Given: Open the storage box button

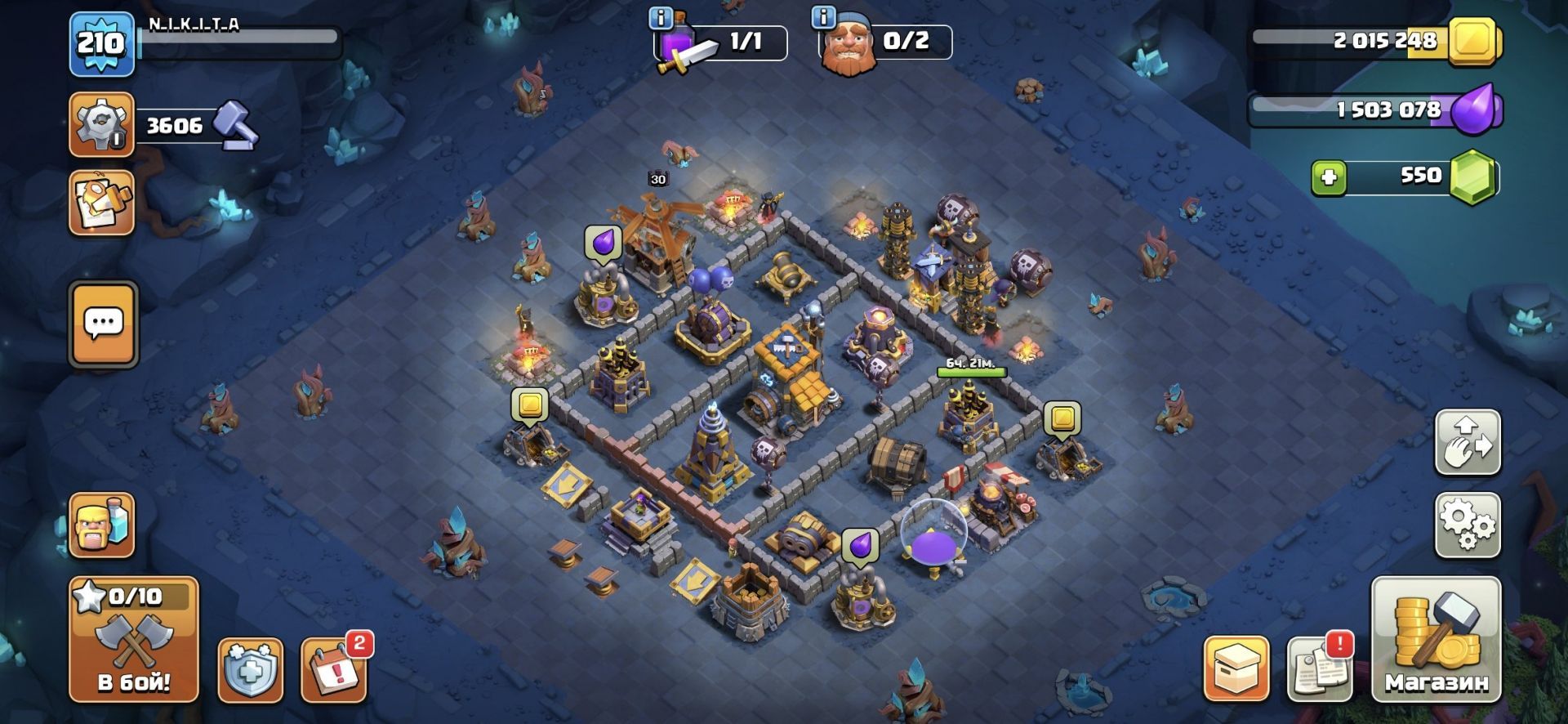Looking at the screenshot, I should click(x=1236, y=668).
